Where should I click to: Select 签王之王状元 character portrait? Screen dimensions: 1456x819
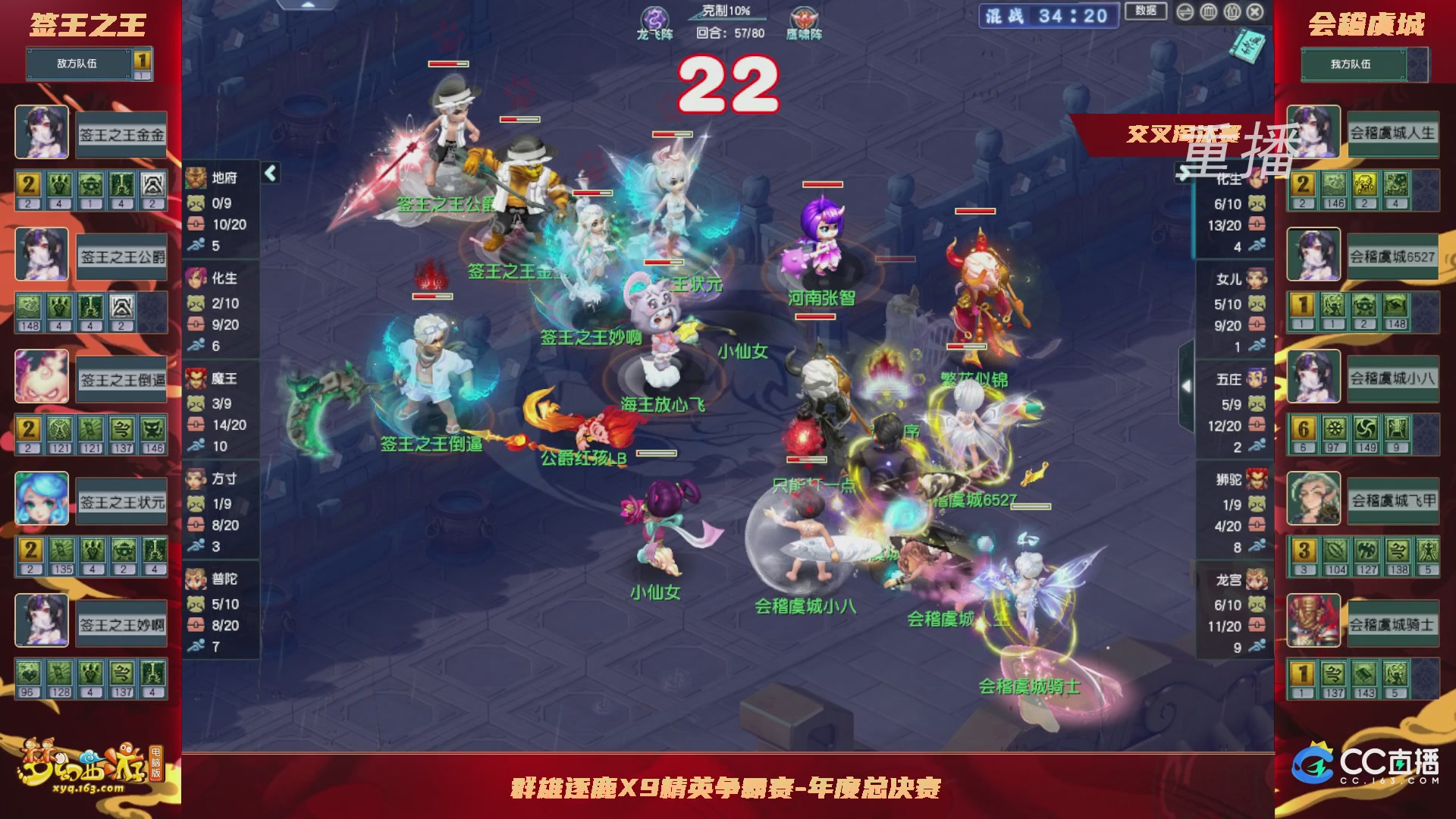pos(42,499)
